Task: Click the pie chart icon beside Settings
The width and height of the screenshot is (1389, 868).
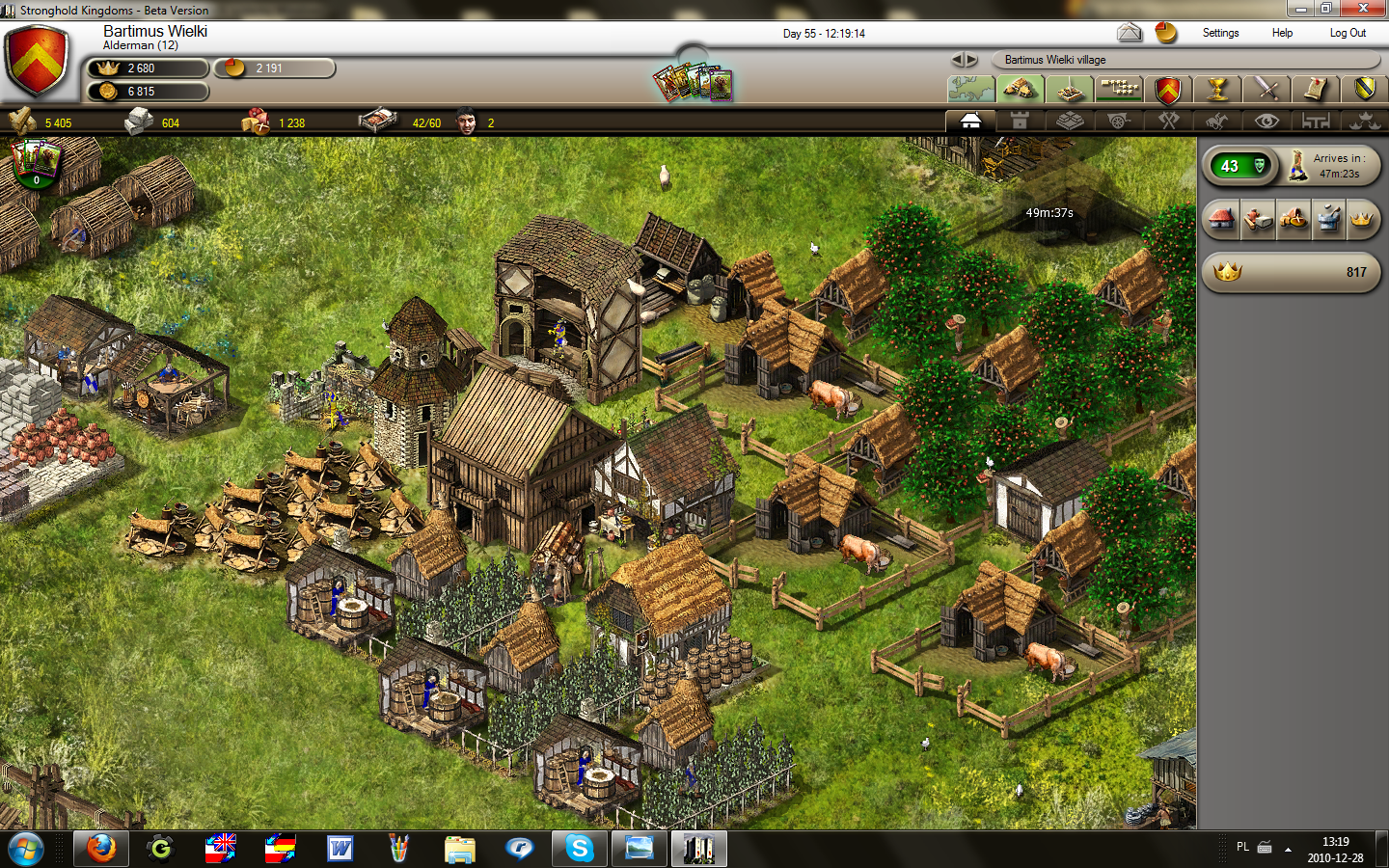Action: pos(1166,33)
